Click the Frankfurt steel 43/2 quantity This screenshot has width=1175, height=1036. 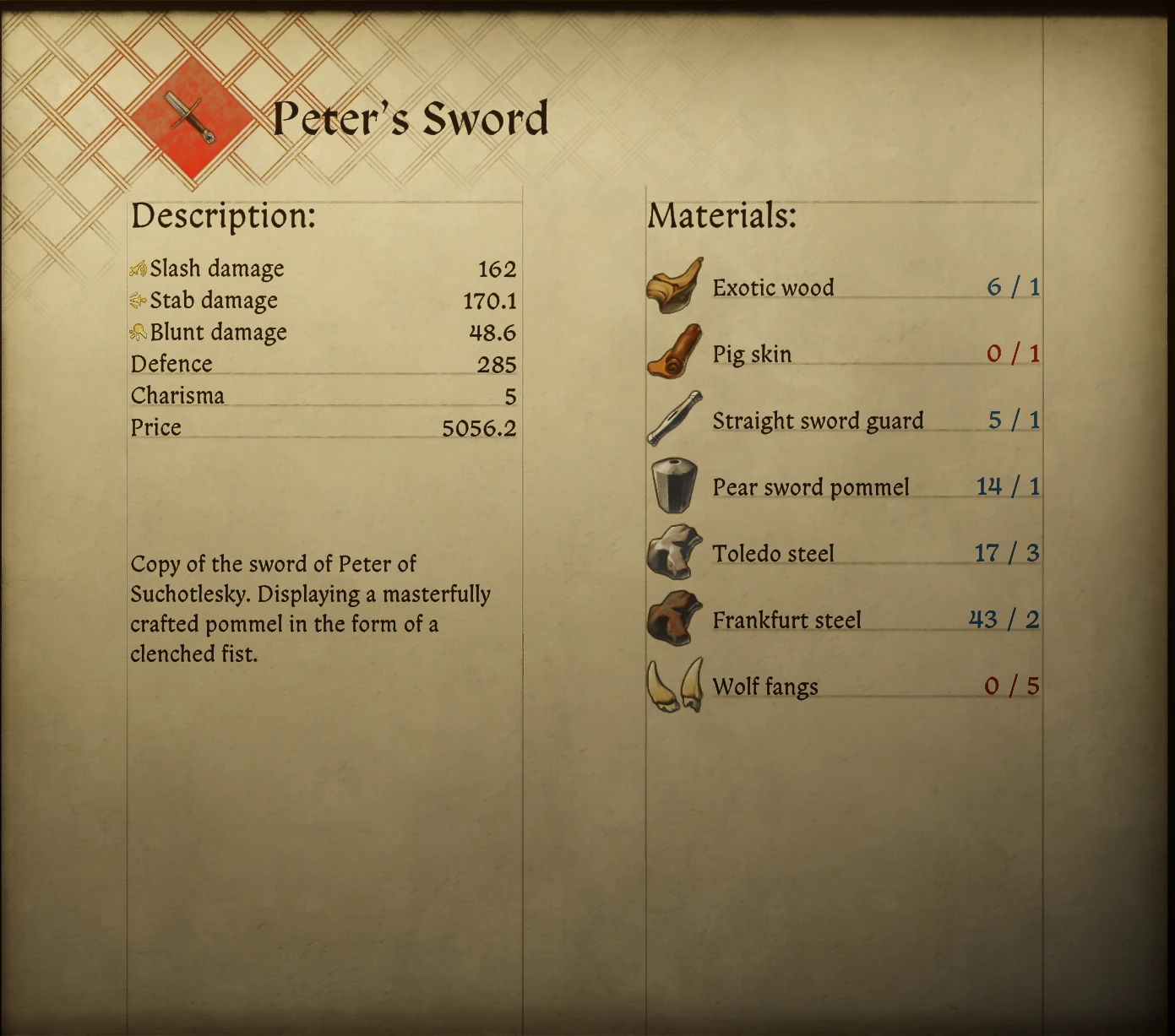click(x=1004, y=619)
